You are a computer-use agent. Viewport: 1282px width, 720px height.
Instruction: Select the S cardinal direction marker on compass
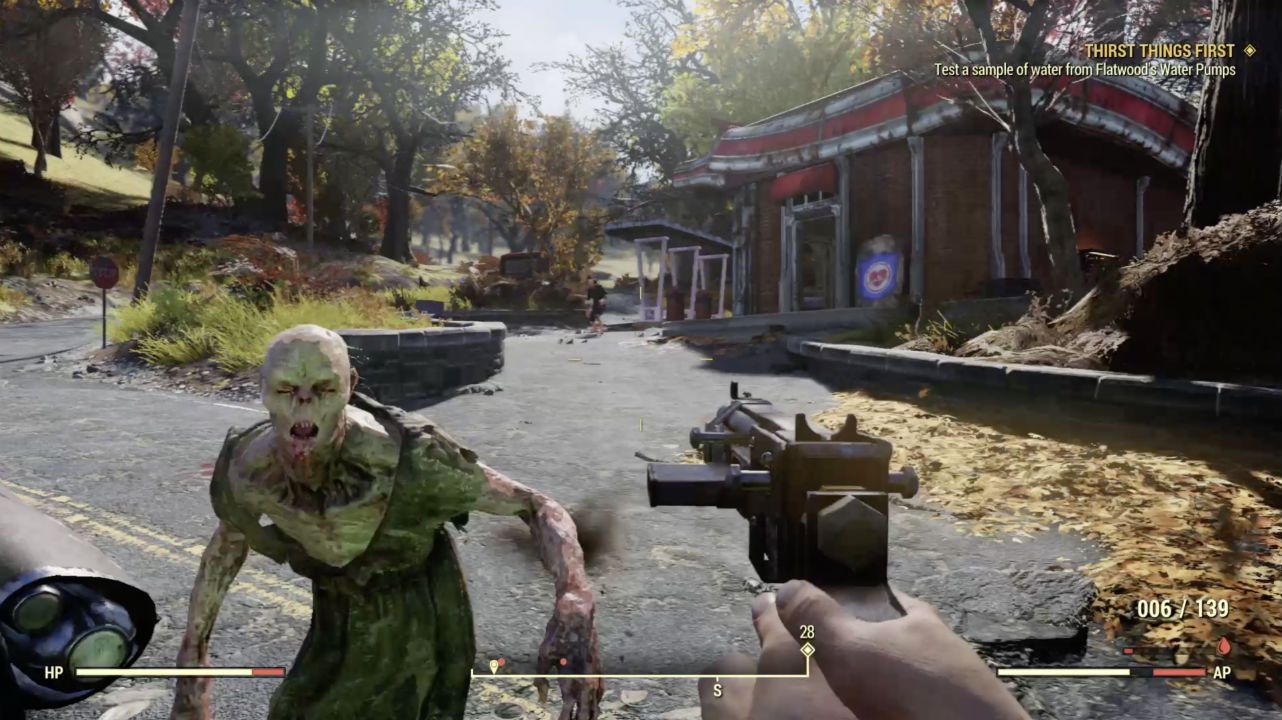click(717, 690)
